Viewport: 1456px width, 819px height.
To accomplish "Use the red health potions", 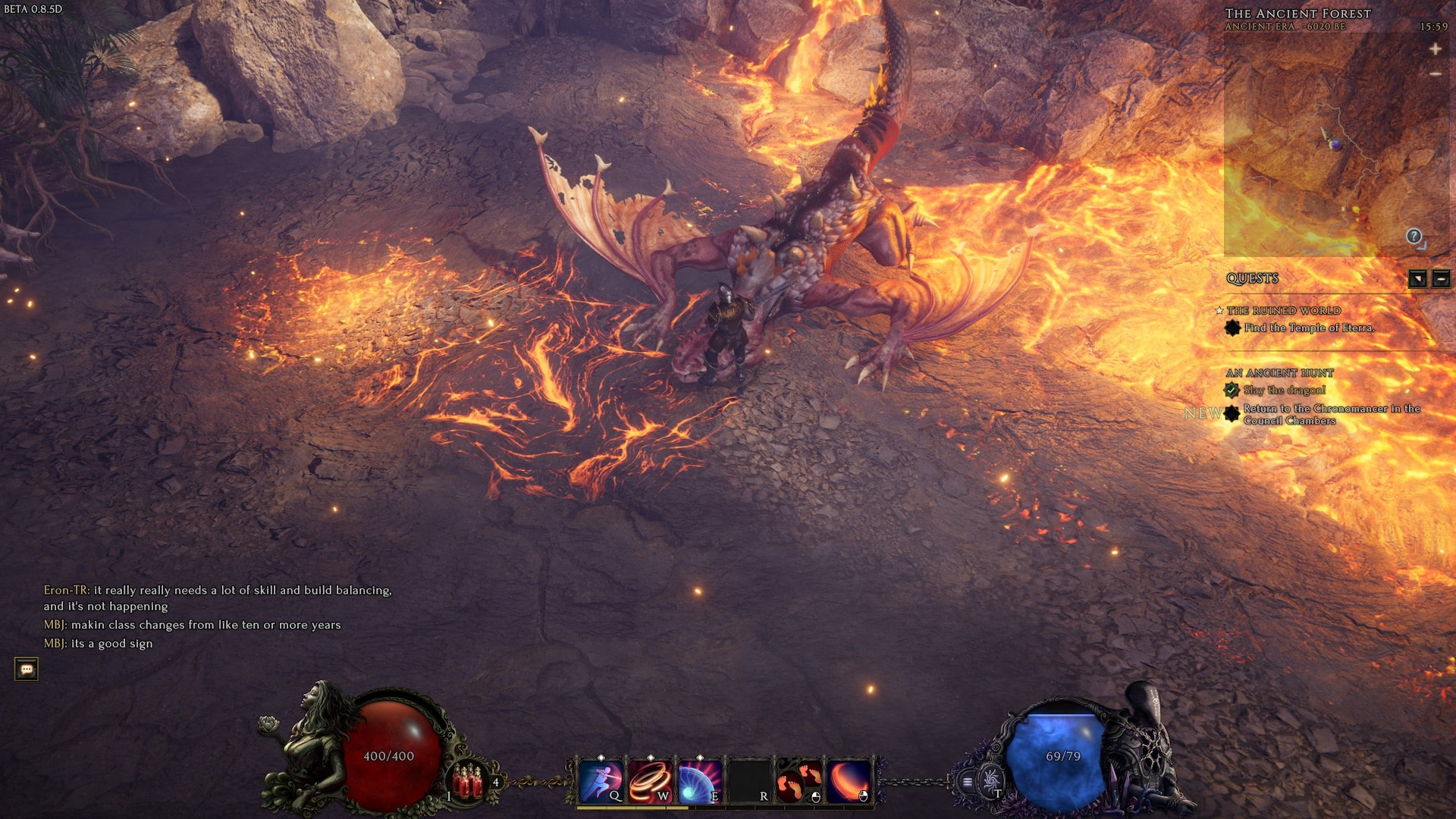I will (467, 781).
